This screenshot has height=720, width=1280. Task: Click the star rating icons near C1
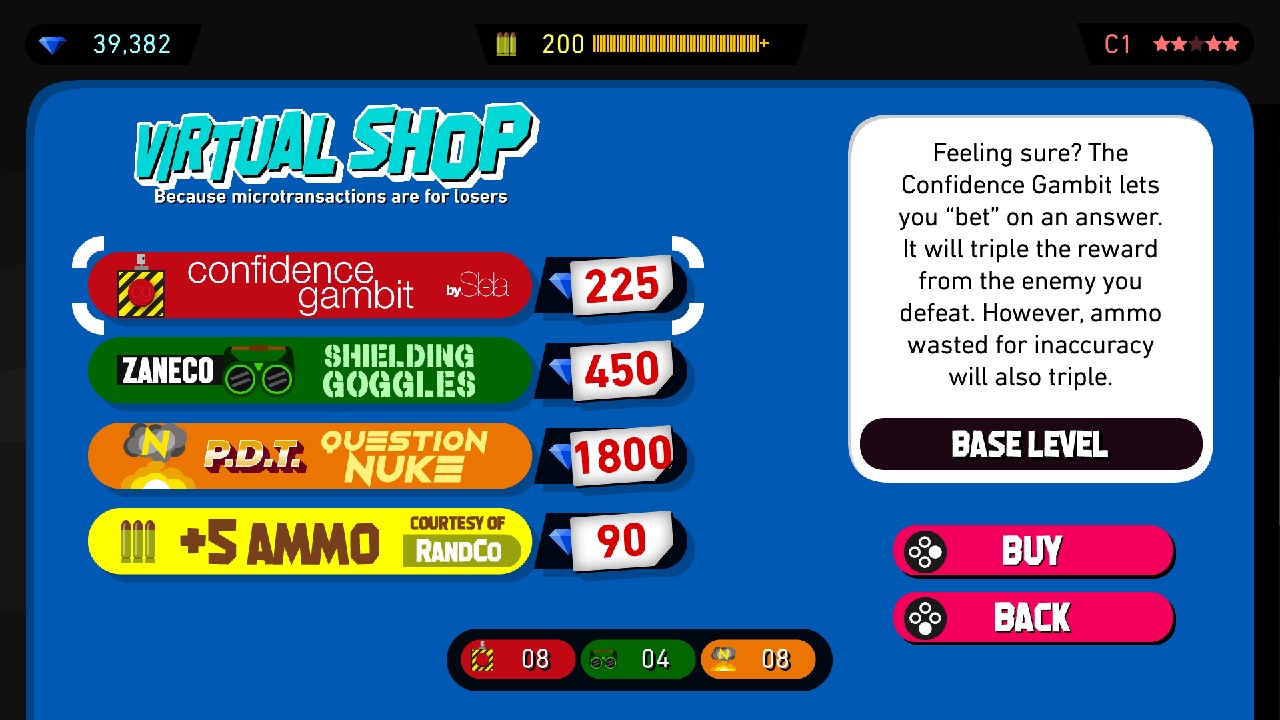[x=1198, y=43]
